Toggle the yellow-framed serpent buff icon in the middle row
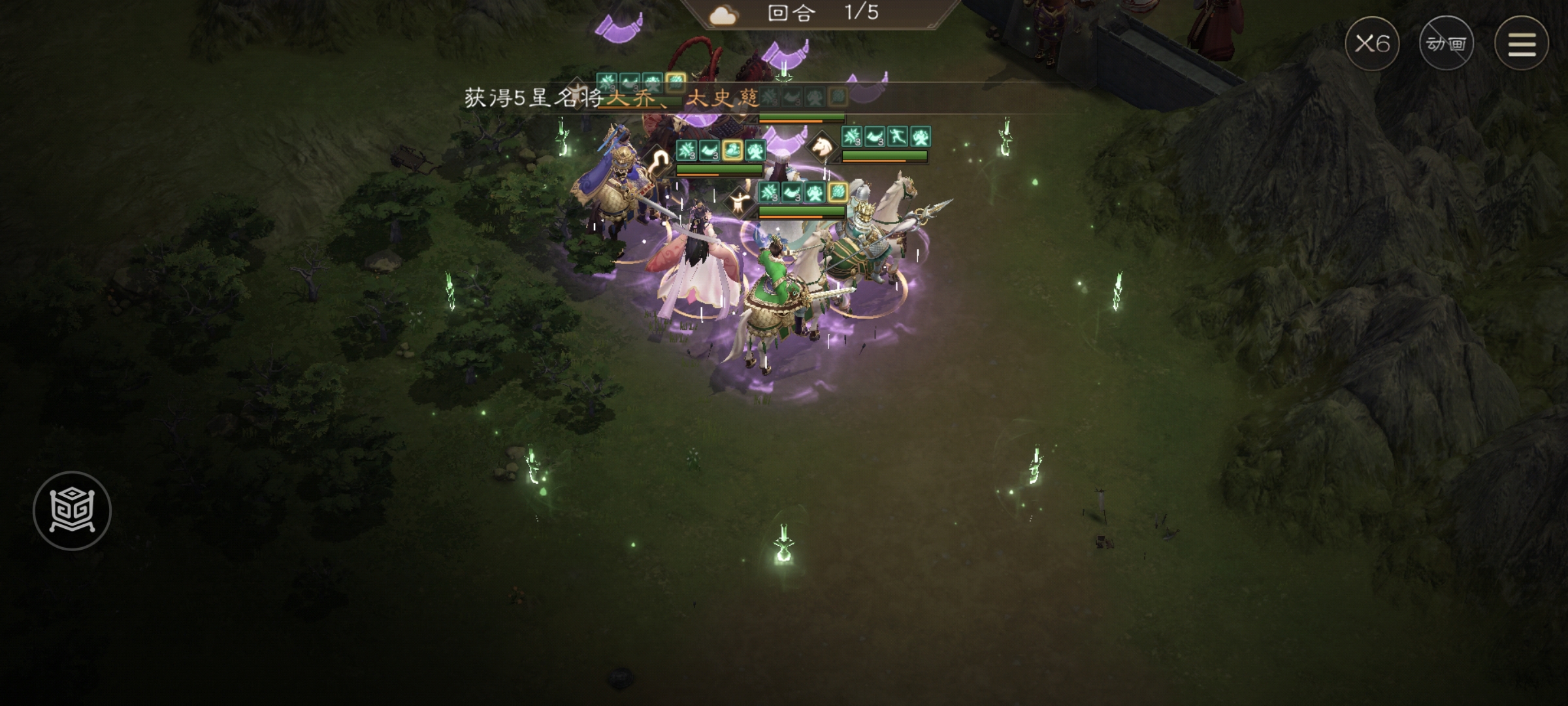This screenshot has height=706, width=1568. (x=733, y=150)
